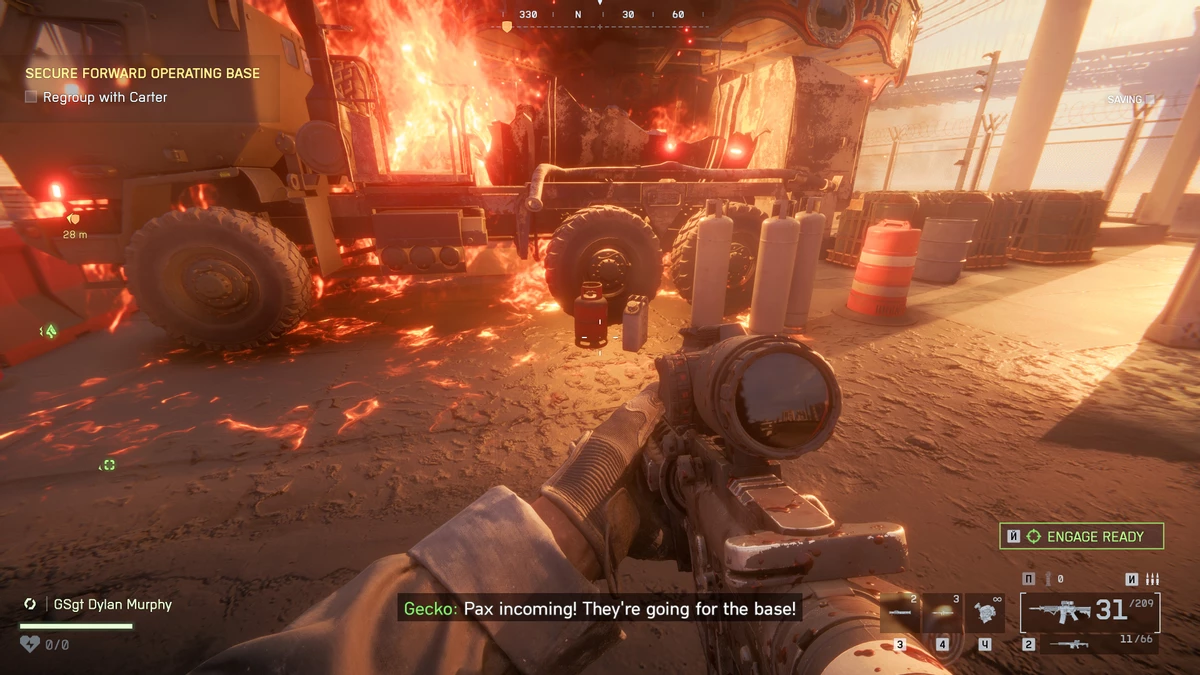Viewport: 1200px width, 675px height.
Task: Click the compass bar heading strip
Action: 600,17
